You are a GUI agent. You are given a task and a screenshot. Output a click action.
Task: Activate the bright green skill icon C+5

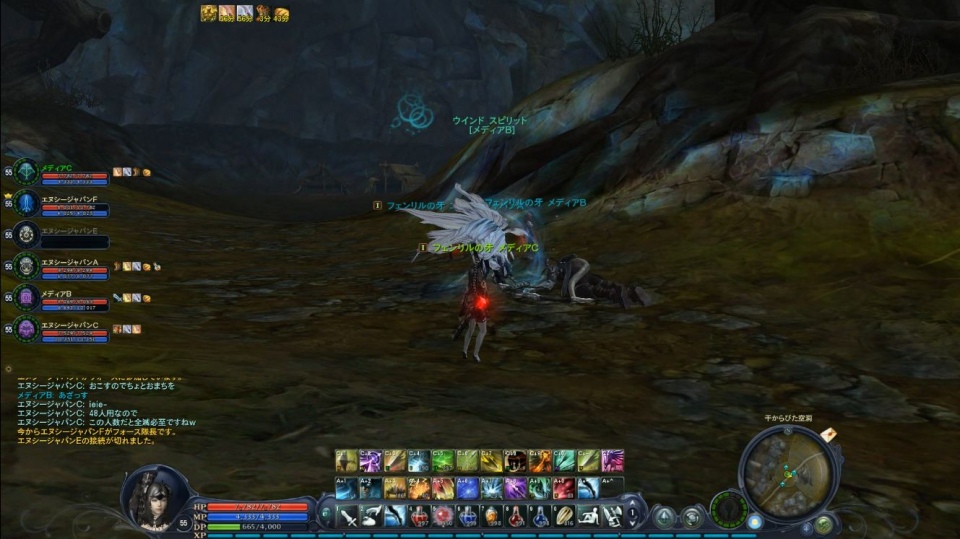pyautogui.click(x=443, y=460)
